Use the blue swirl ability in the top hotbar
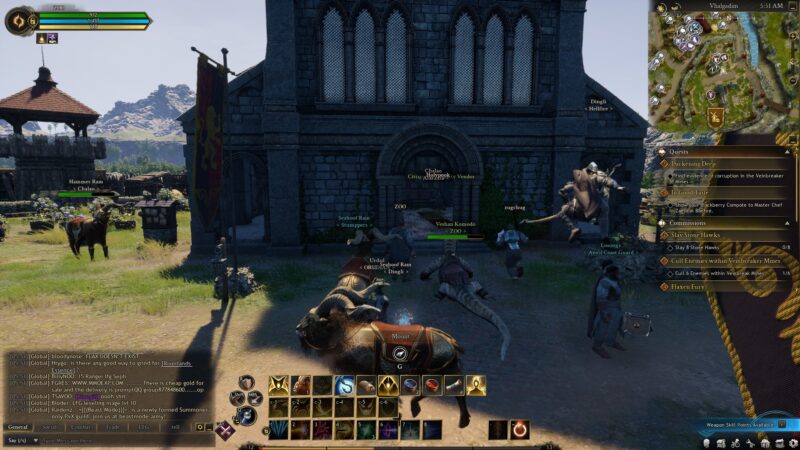800x450 pixels. [x=344, y=384]
